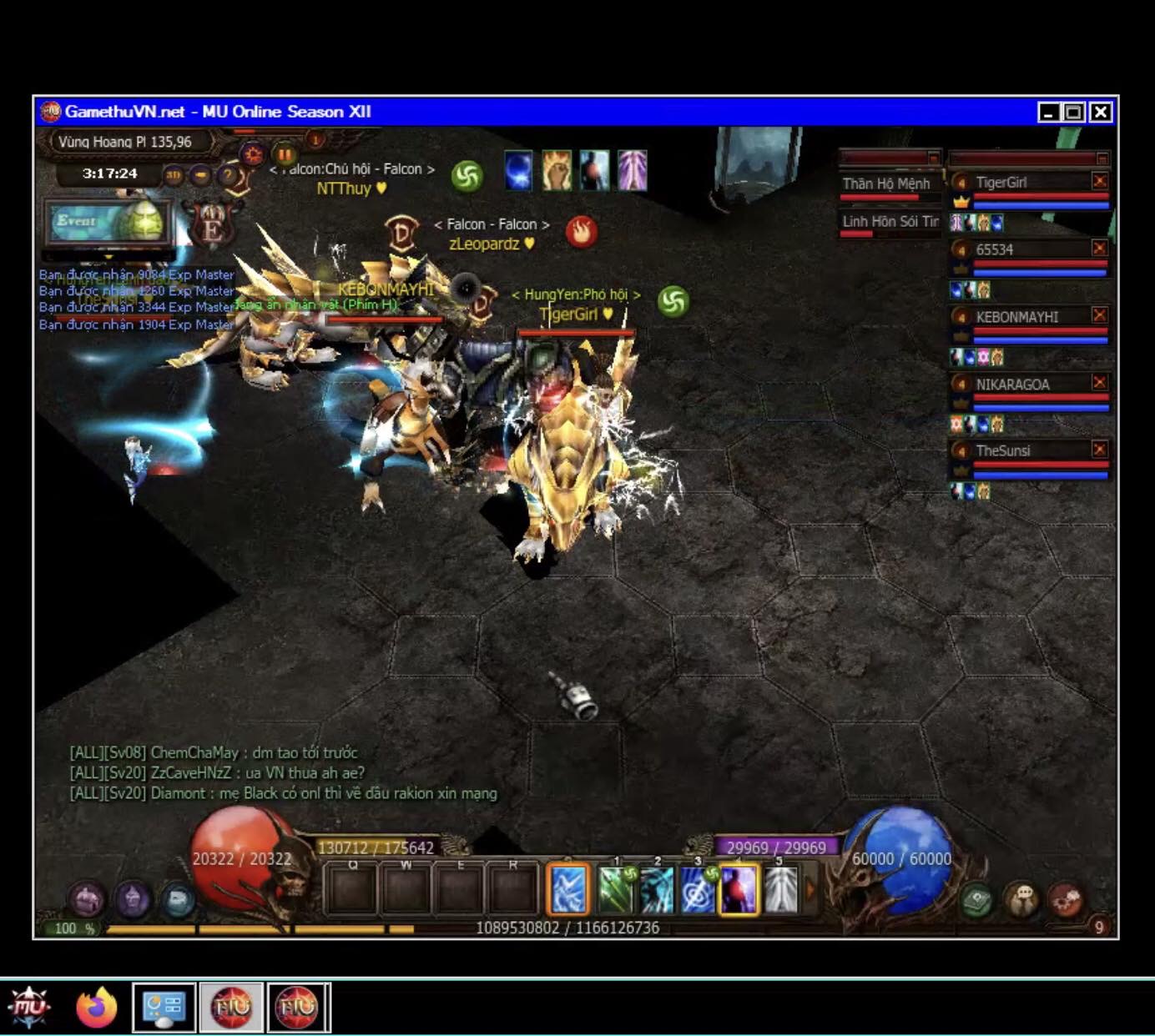This screenshot has width=1155, height=1036.
Task: Click the 3D toggle button
Action: coord(174,175)
